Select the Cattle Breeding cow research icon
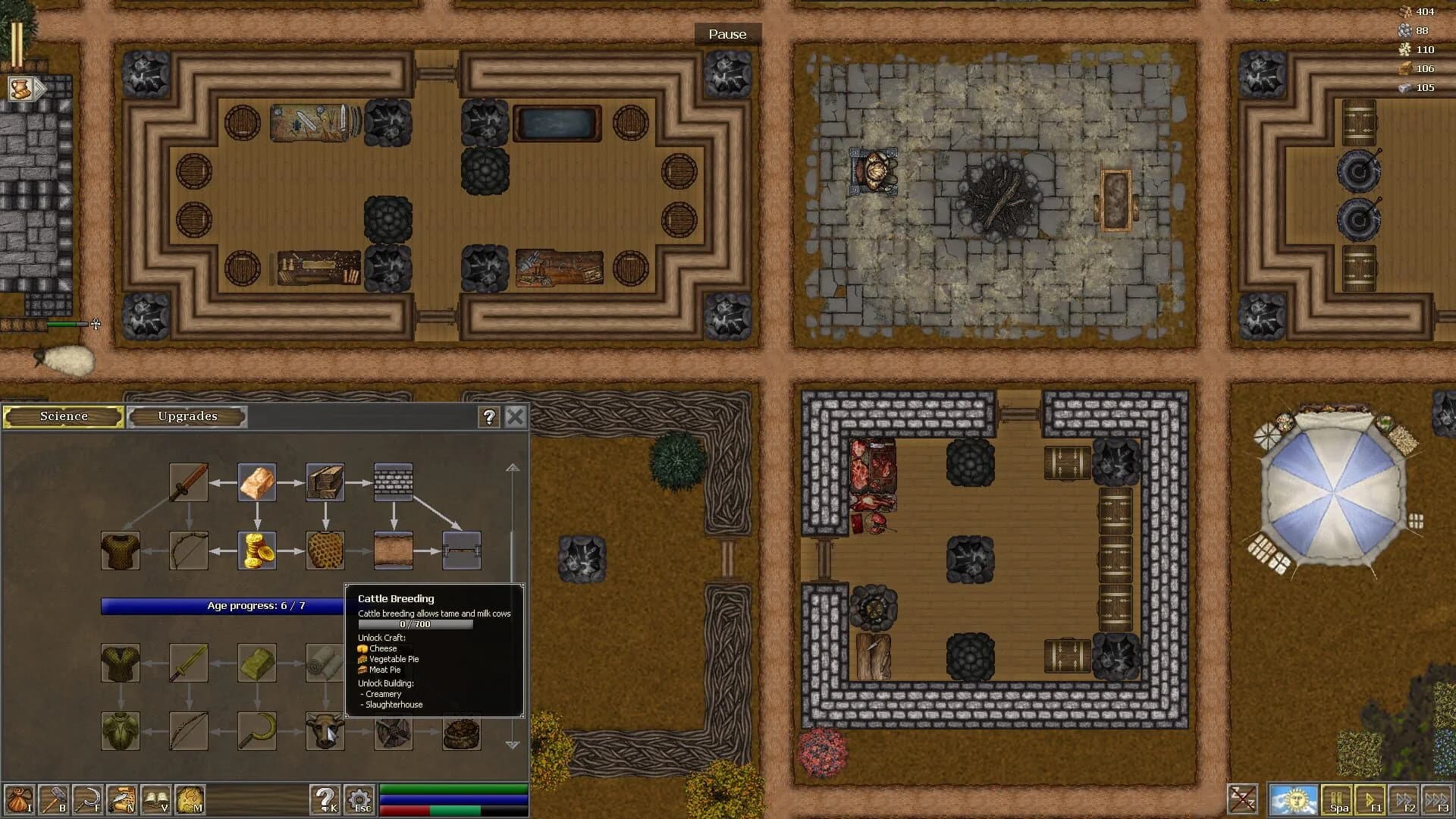Screen dimensions: 1456x819 tap(326, 730)
